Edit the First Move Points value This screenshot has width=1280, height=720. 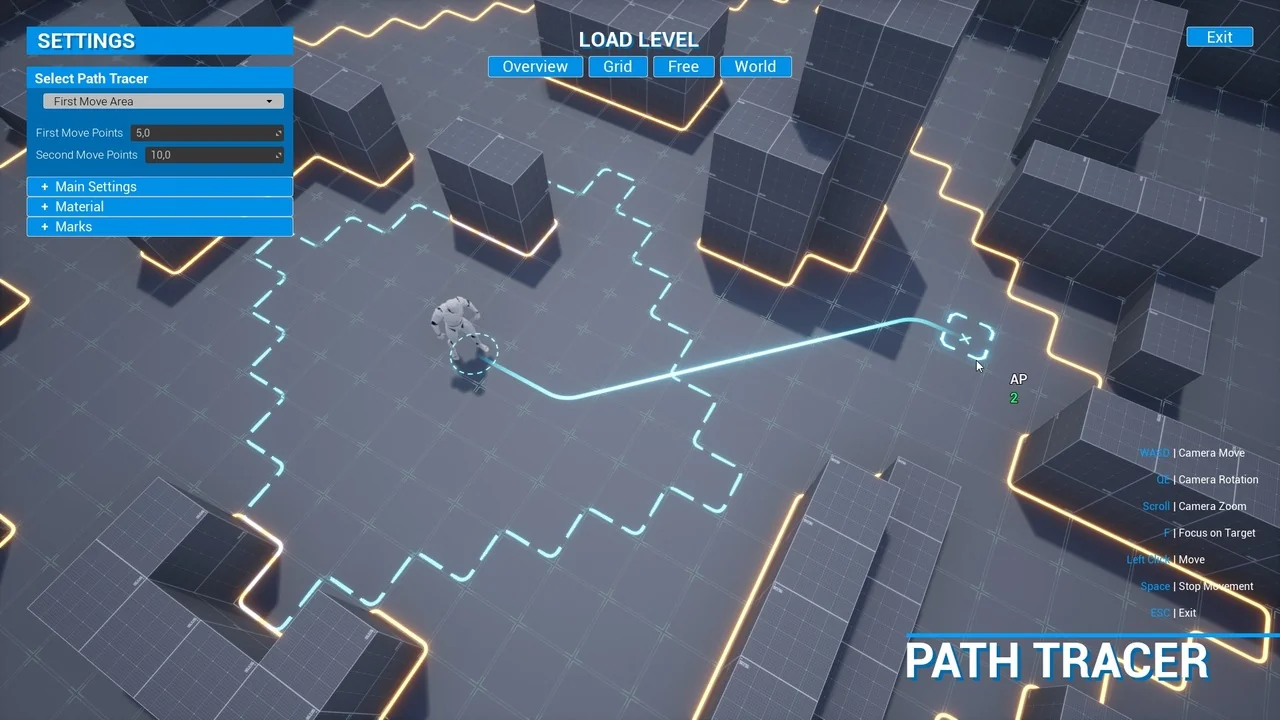click(x=200, y=132)
